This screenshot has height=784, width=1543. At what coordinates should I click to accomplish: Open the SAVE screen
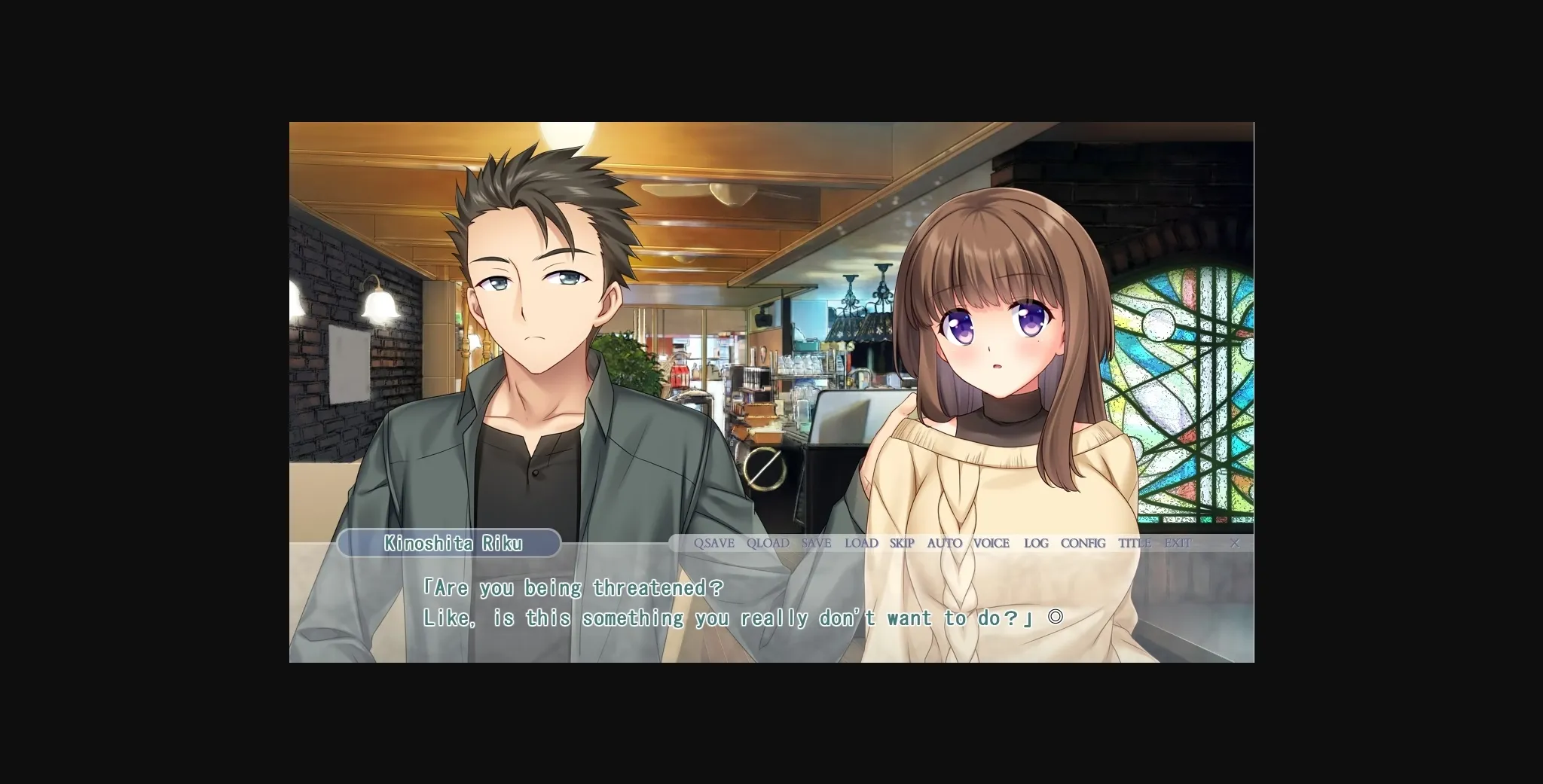tap(816, 543)
